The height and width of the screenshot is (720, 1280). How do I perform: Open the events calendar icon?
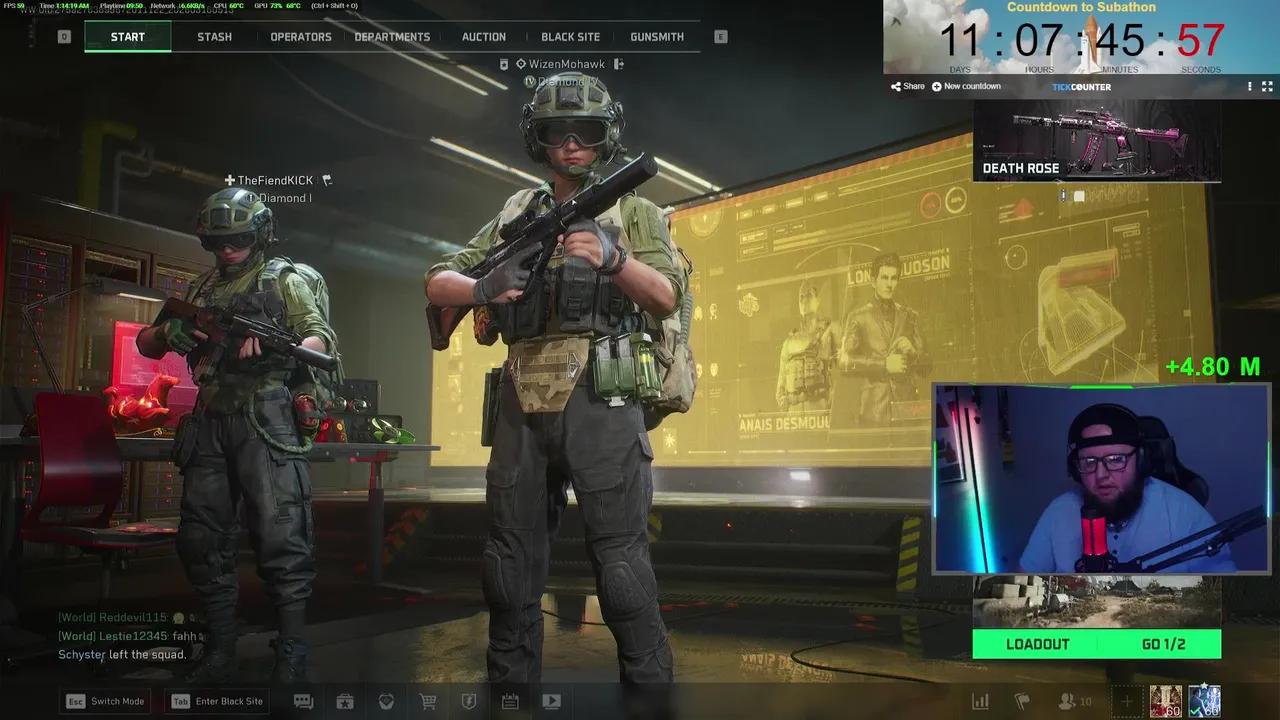point(510,701)
